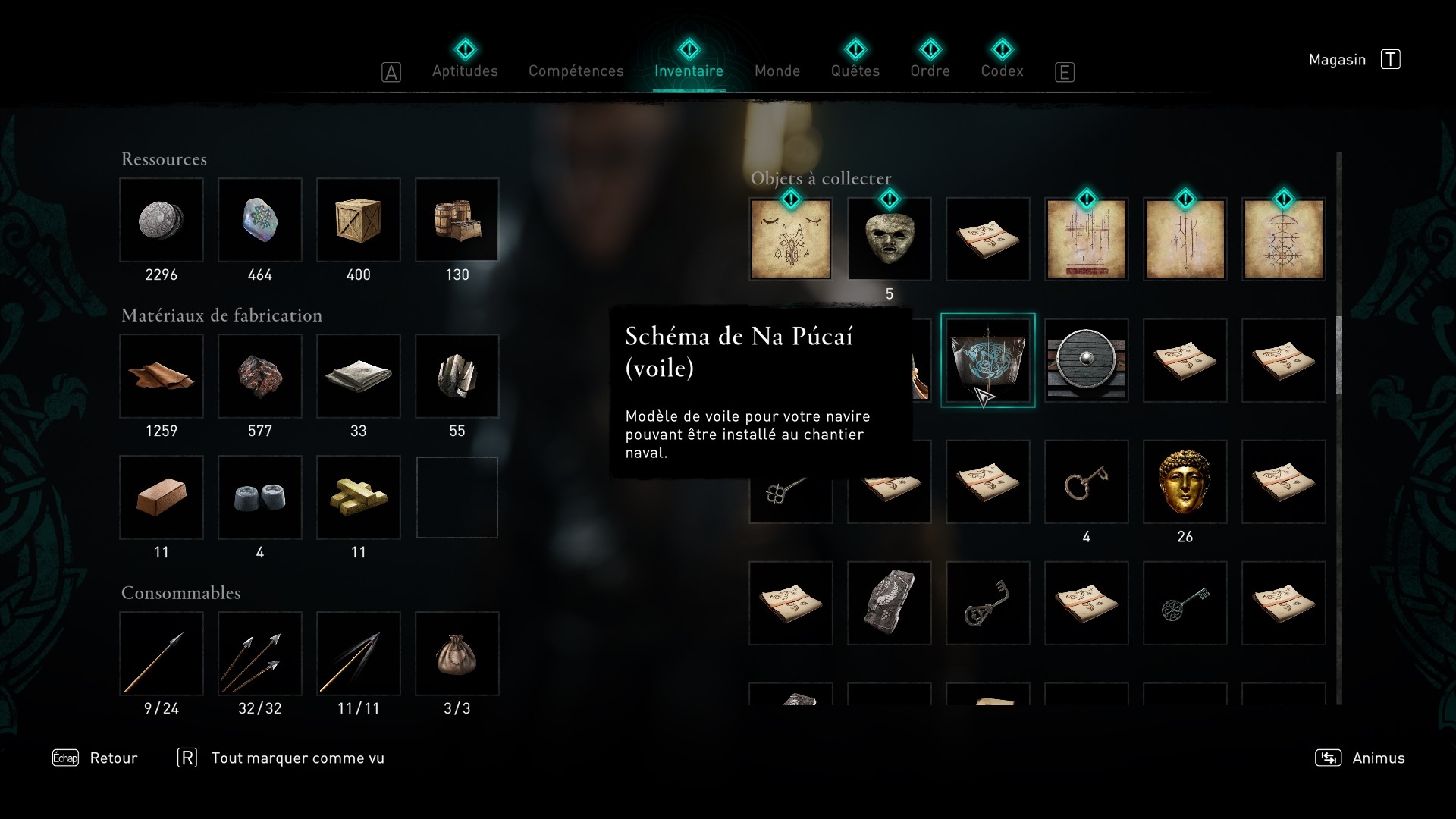Open the Codex tab
Image resolution: width=1456 pixels, height=819 pixels.
point(1002,71)
